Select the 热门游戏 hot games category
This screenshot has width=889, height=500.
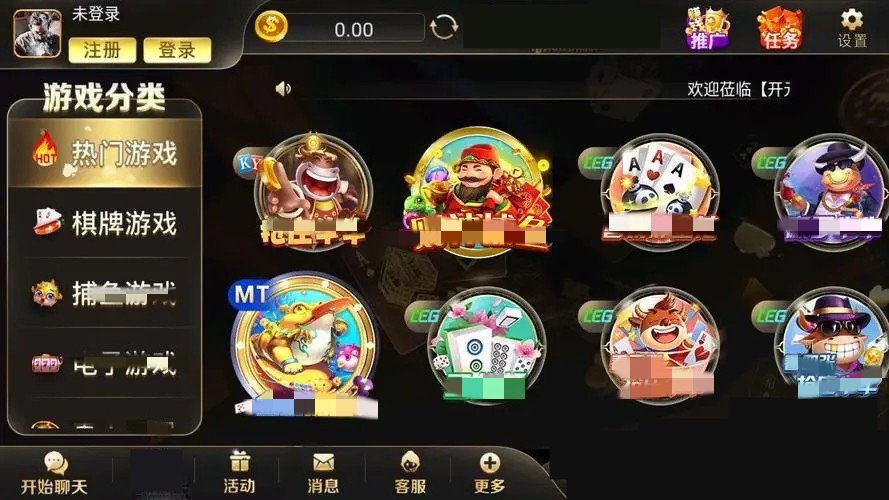pyautogui.click(x=105, y=153)
